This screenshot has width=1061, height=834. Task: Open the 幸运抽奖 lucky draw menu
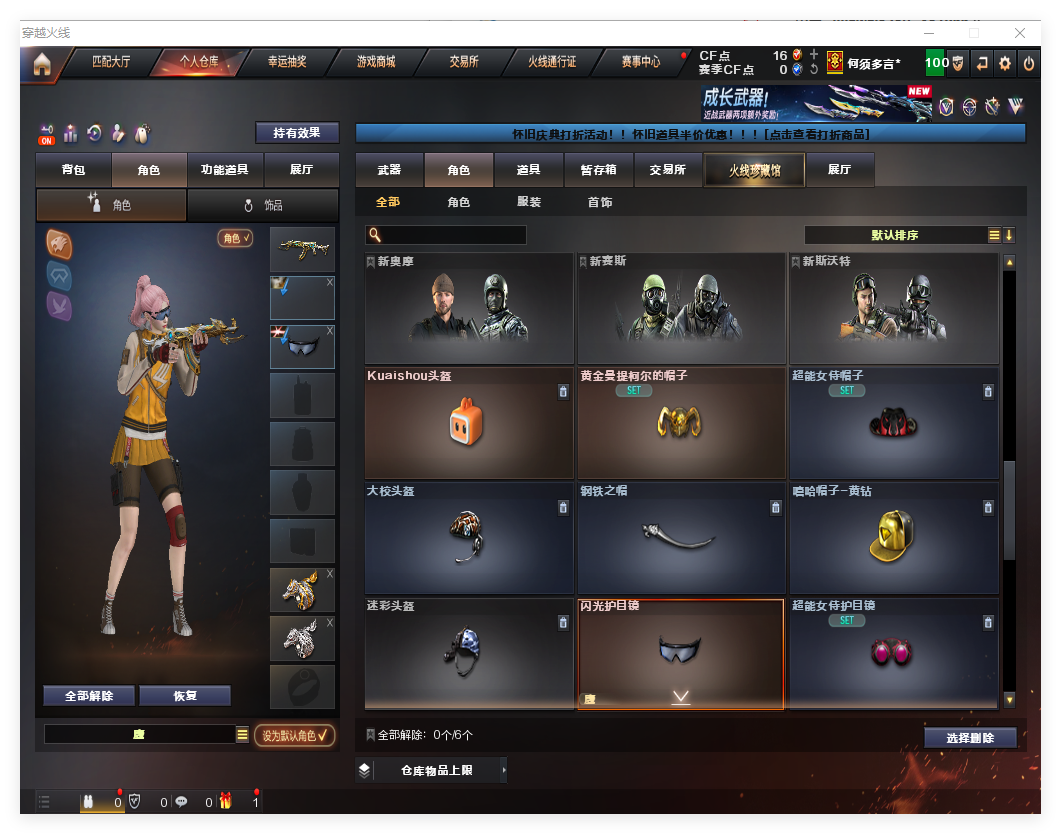[287, 62]
